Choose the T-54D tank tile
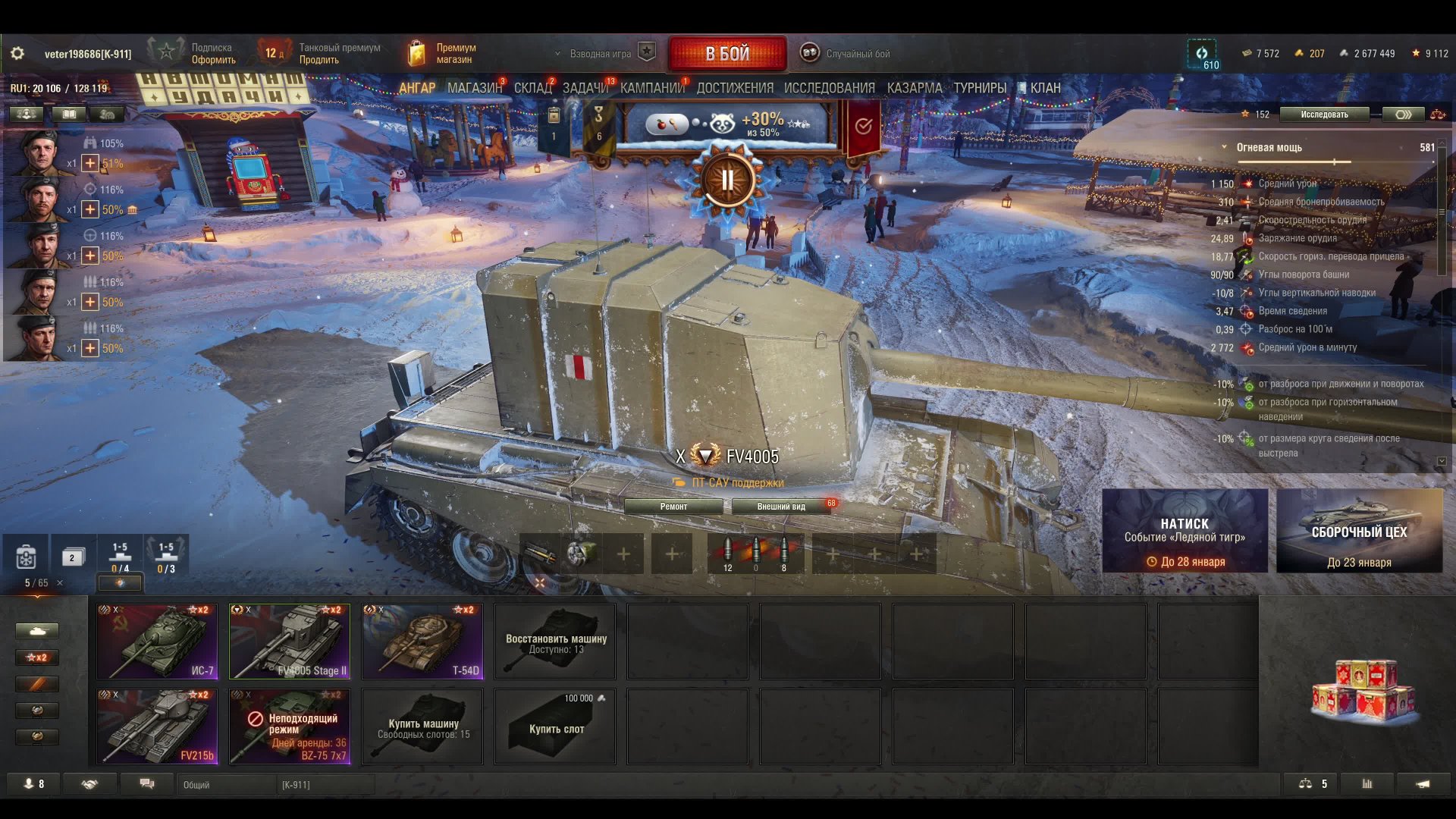 (x=422, y=641)
